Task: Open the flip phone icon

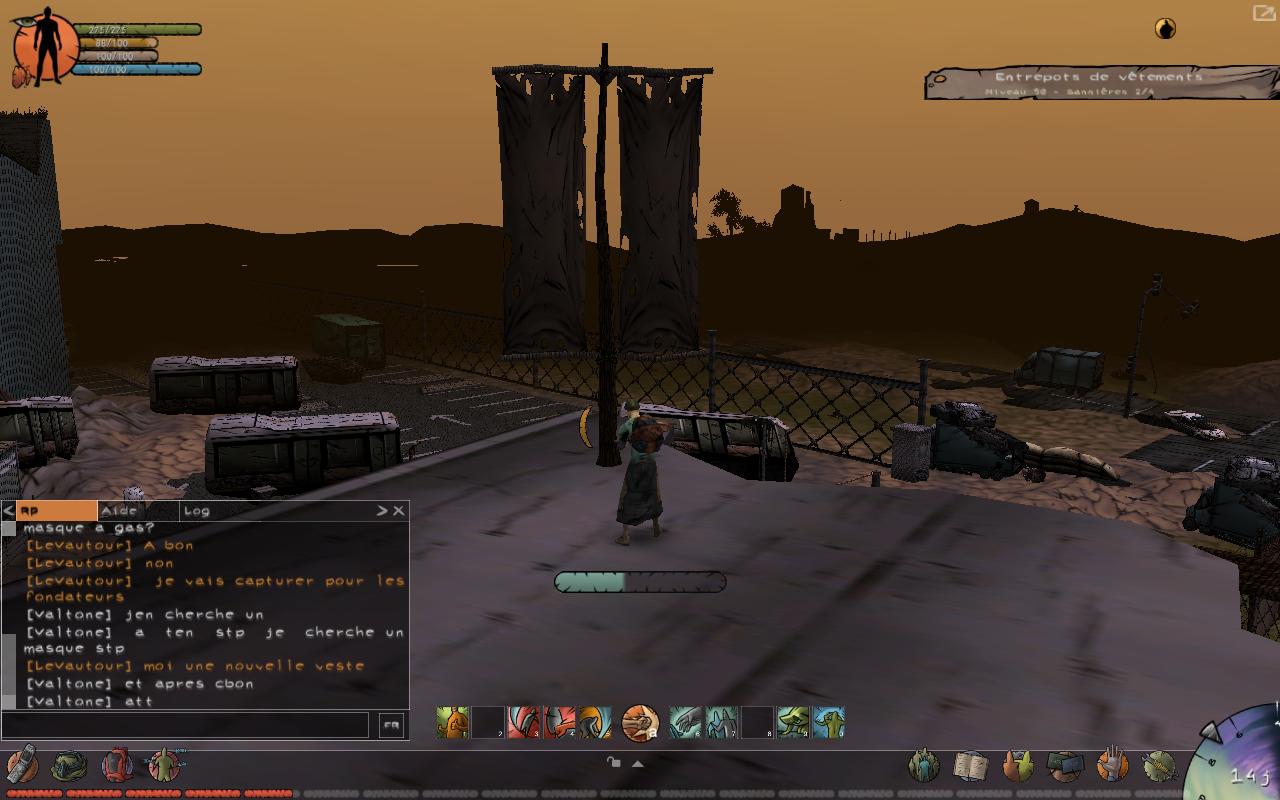Action: pyautogui.click(x=21, y=766)
